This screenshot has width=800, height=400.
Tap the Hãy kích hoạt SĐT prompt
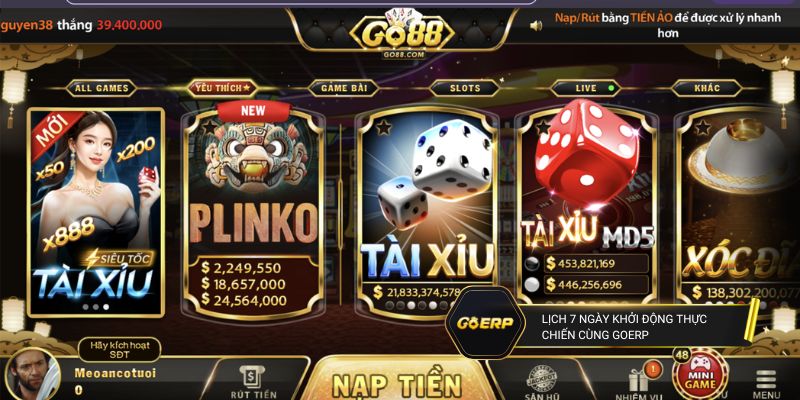tap(119, 349)
